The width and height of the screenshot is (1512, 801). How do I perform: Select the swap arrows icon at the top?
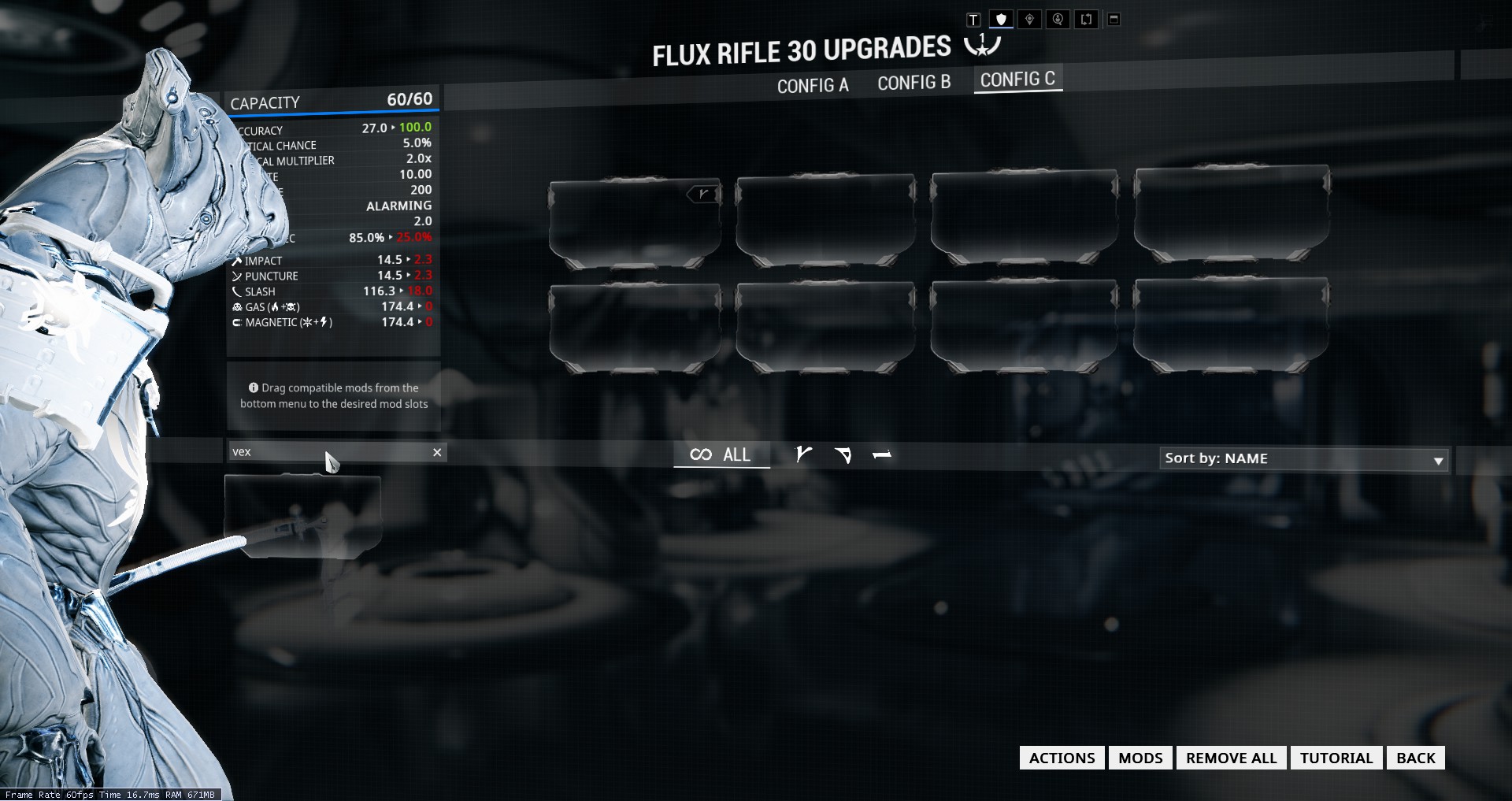coord(1086,20)
